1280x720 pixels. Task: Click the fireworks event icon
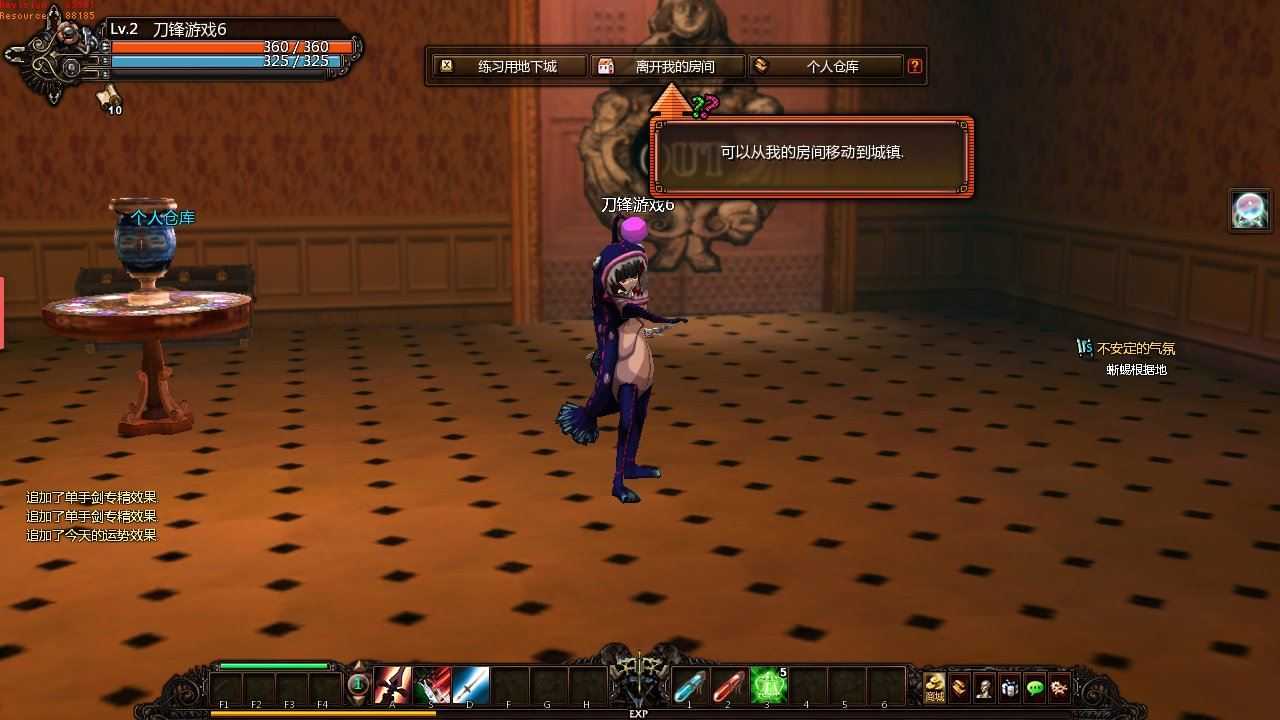point(1059,687)
